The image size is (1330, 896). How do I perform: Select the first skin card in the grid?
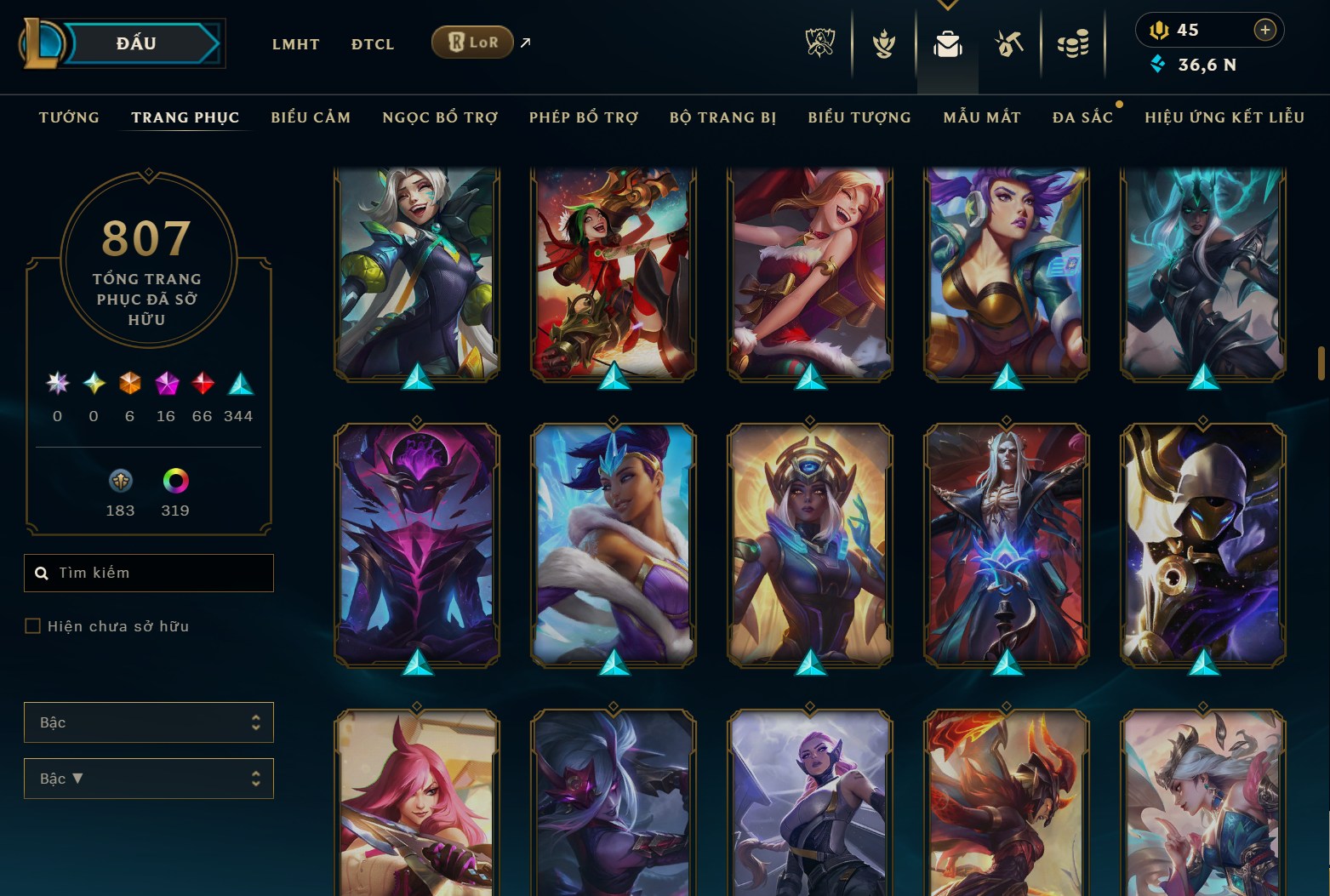pyautogui.click(x=416, y=271)
